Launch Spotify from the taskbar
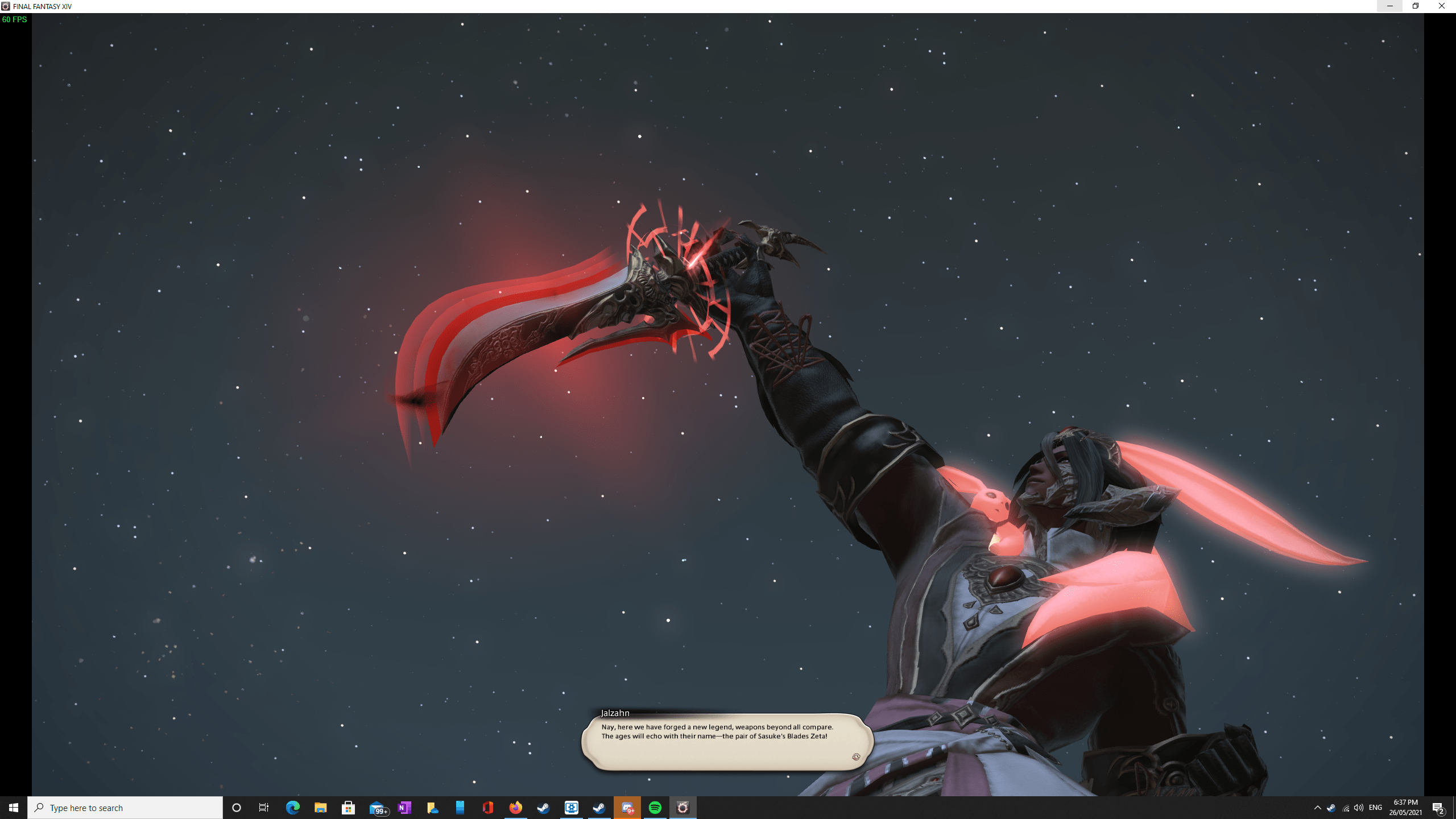Viewport: 1456px width, 819px height. pyautogui.click(x=655, y=807)
